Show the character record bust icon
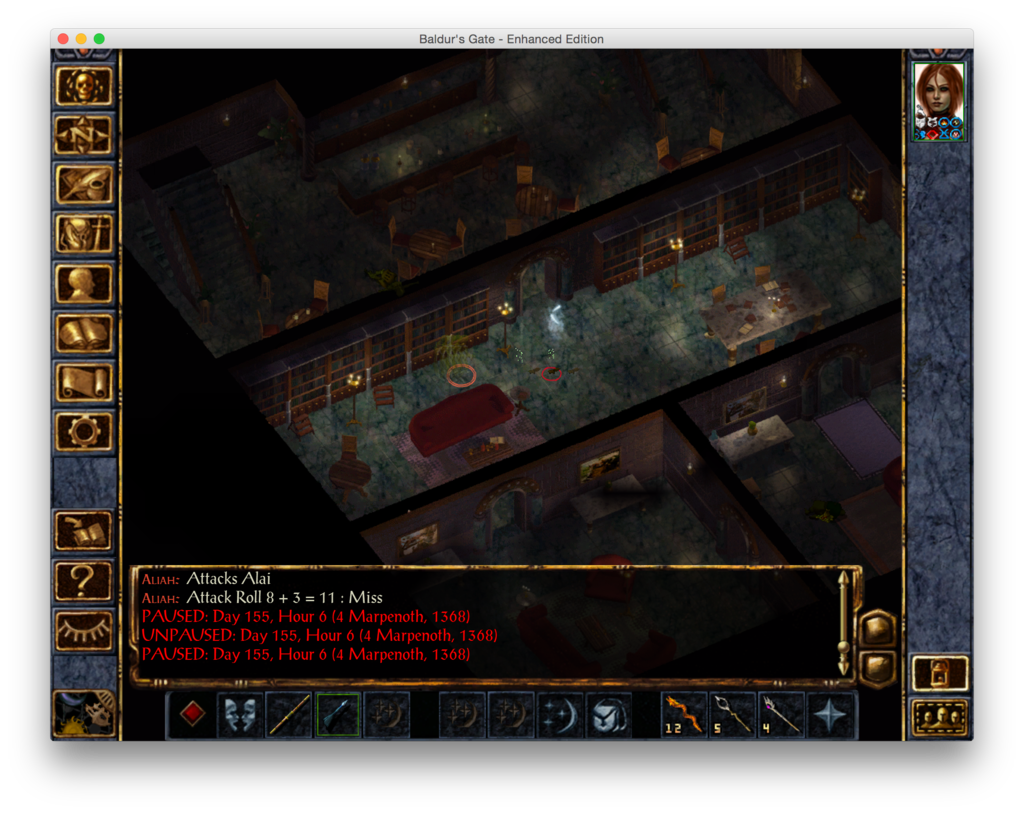Viewport: 1024px width, 813px height. 84,283
